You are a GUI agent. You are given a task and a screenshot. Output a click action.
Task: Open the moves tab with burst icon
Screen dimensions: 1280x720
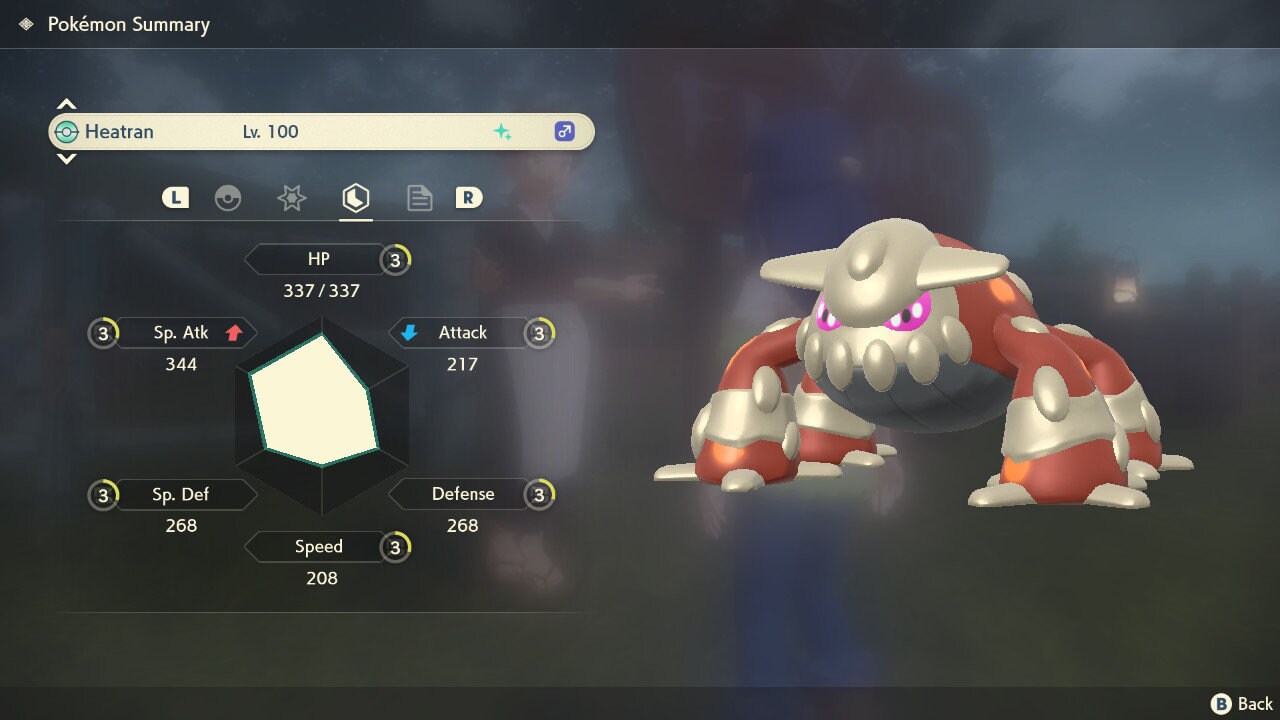[x=291, y=198]
